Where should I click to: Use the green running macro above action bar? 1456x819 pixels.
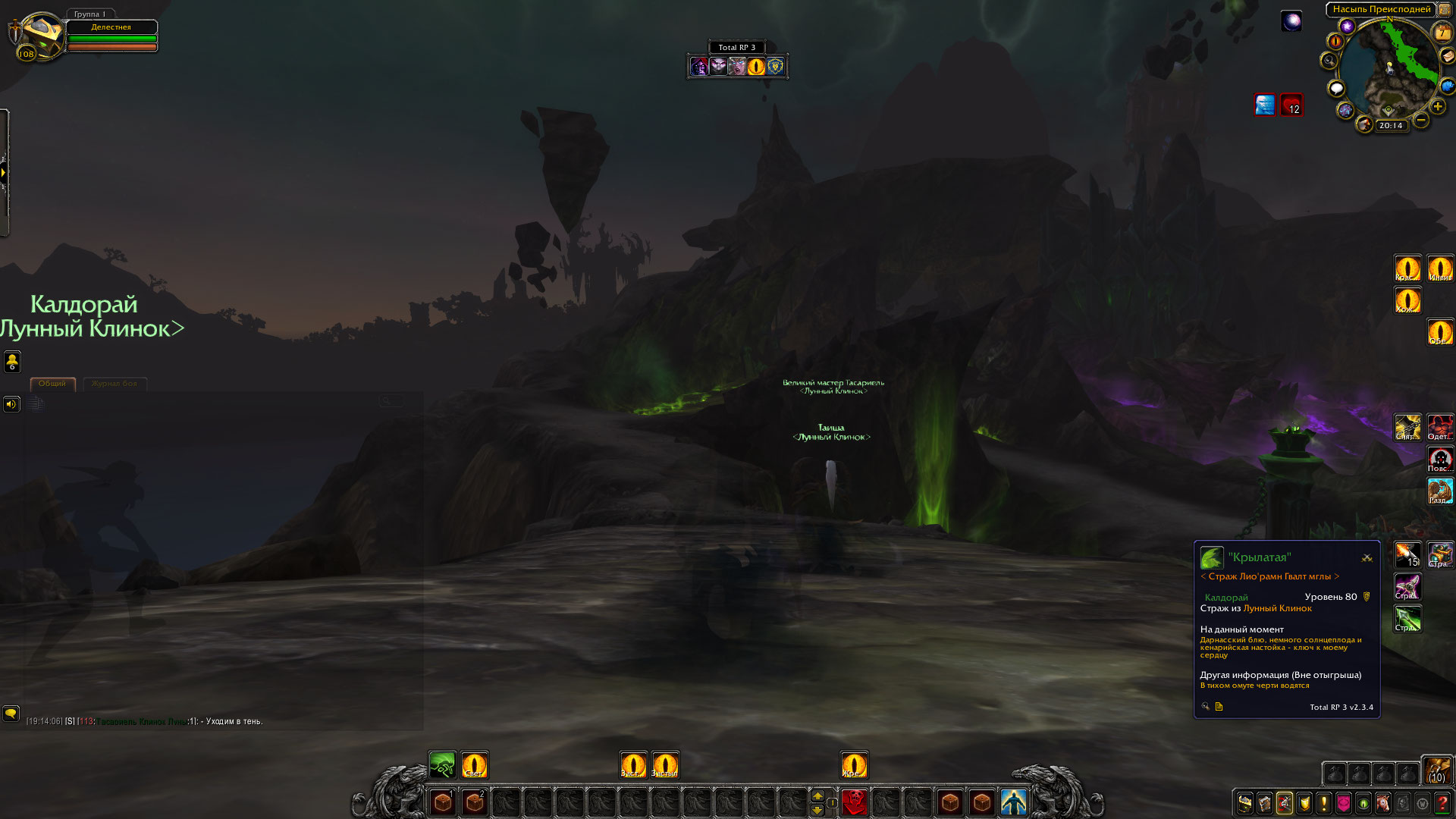(442, 765)
